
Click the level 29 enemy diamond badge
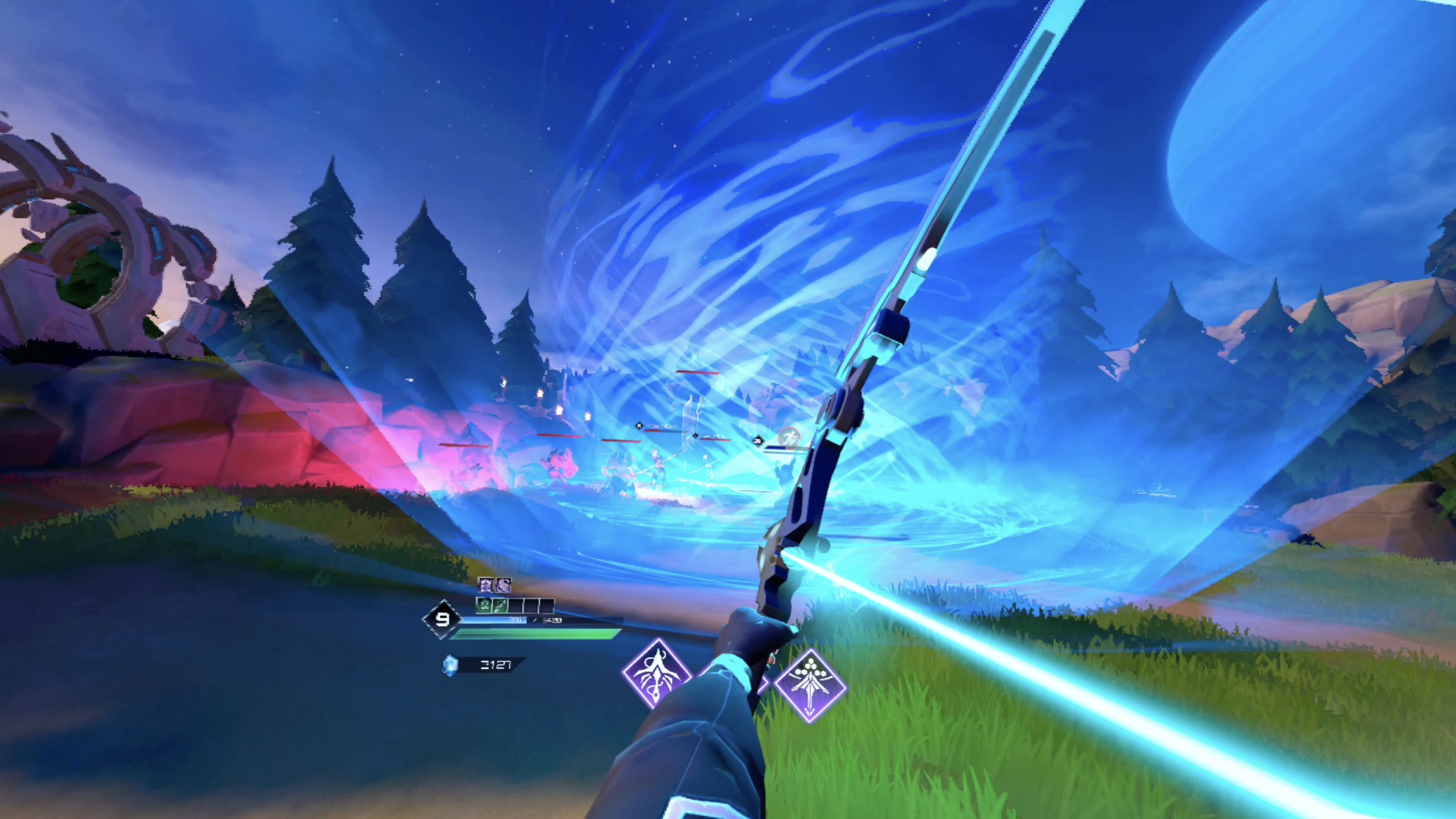click(x=758, y=442)
